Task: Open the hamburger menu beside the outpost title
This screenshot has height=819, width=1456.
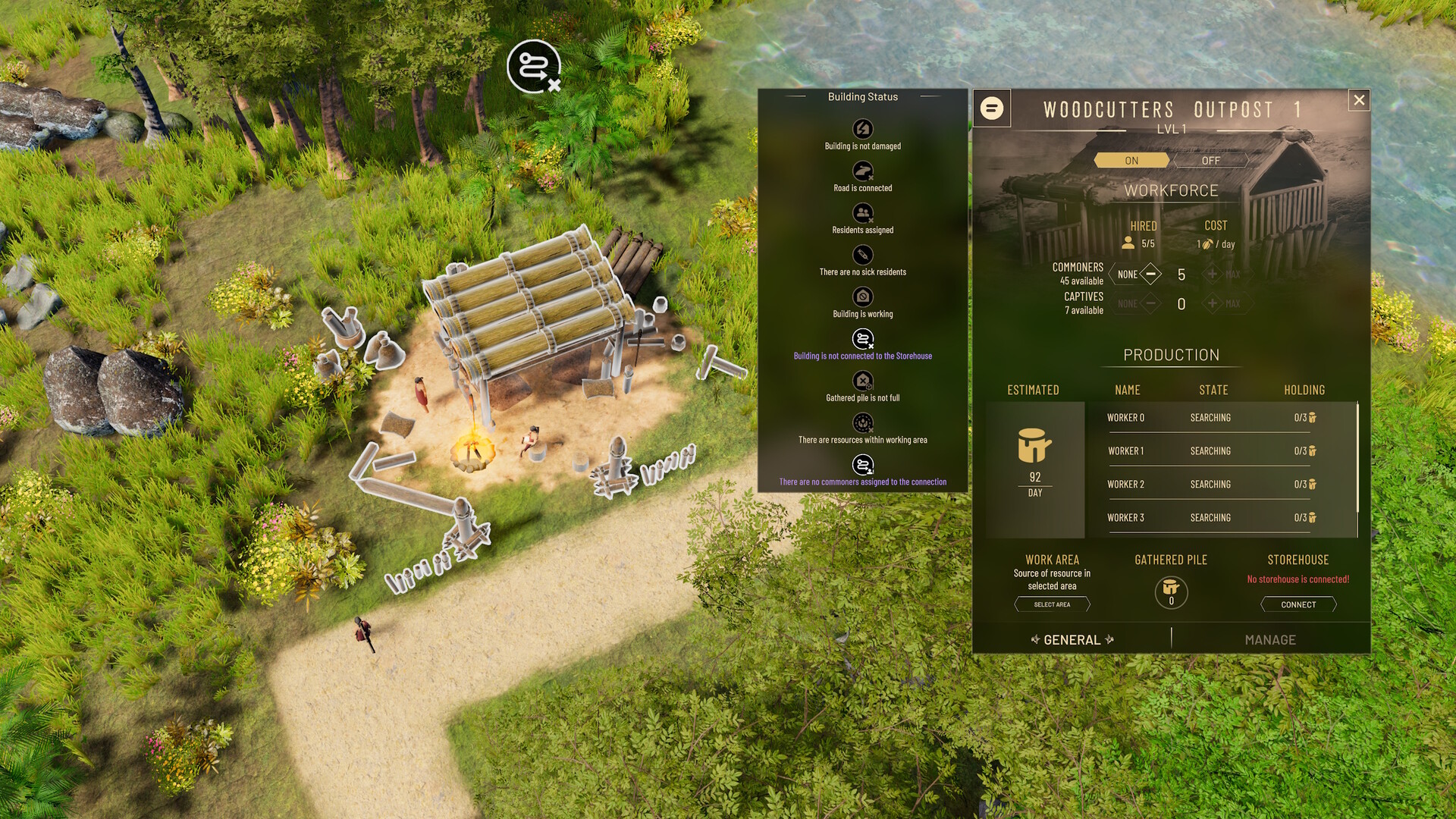Action: click(x=991, y=108)
